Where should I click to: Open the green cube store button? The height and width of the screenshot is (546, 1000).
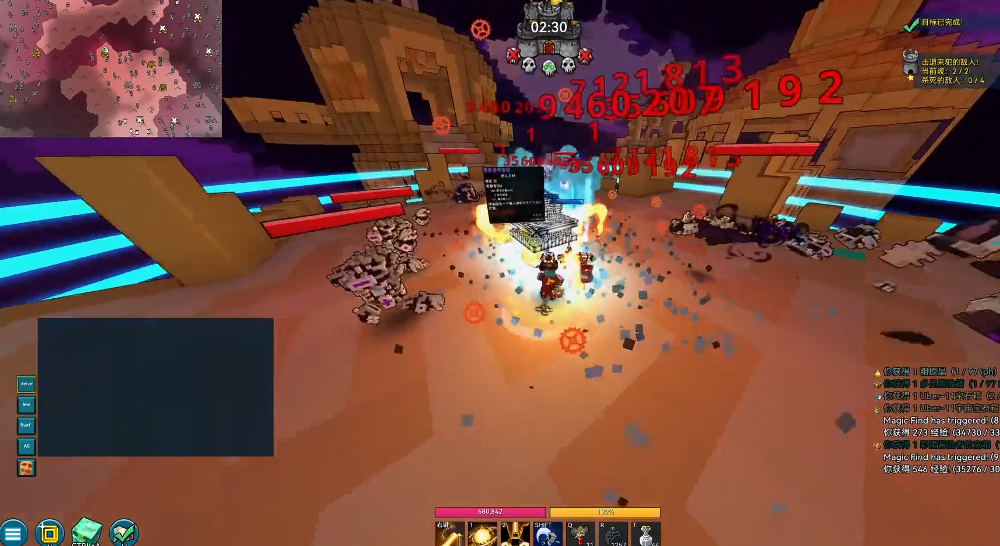(x=87, y=532)
